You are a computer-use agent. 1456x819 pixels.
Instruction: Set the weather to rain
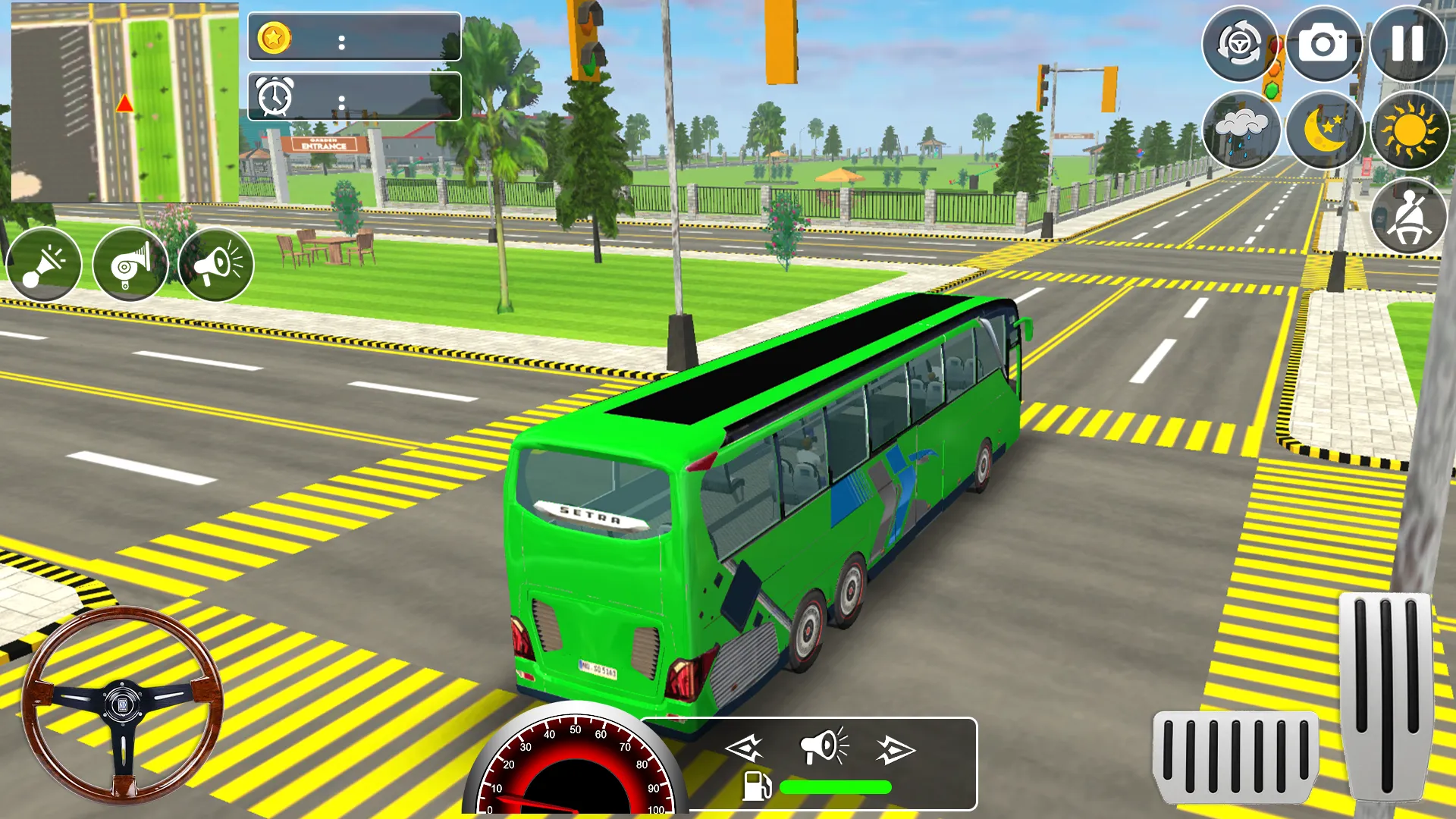click(x=1241, y=130)
